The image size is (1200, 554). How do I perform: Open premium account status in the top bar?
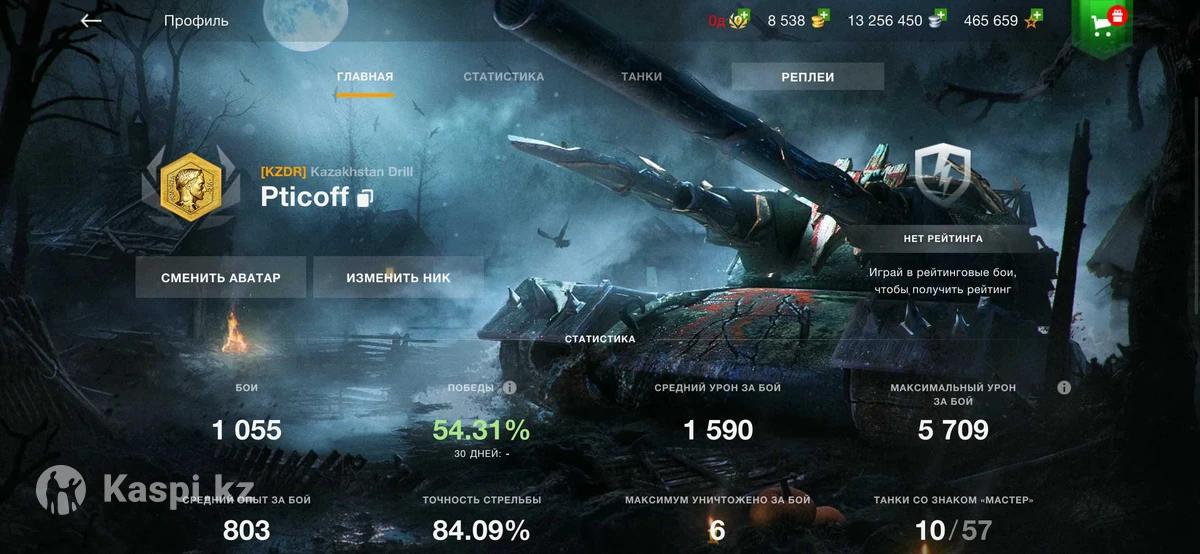[x=729, y=20]
